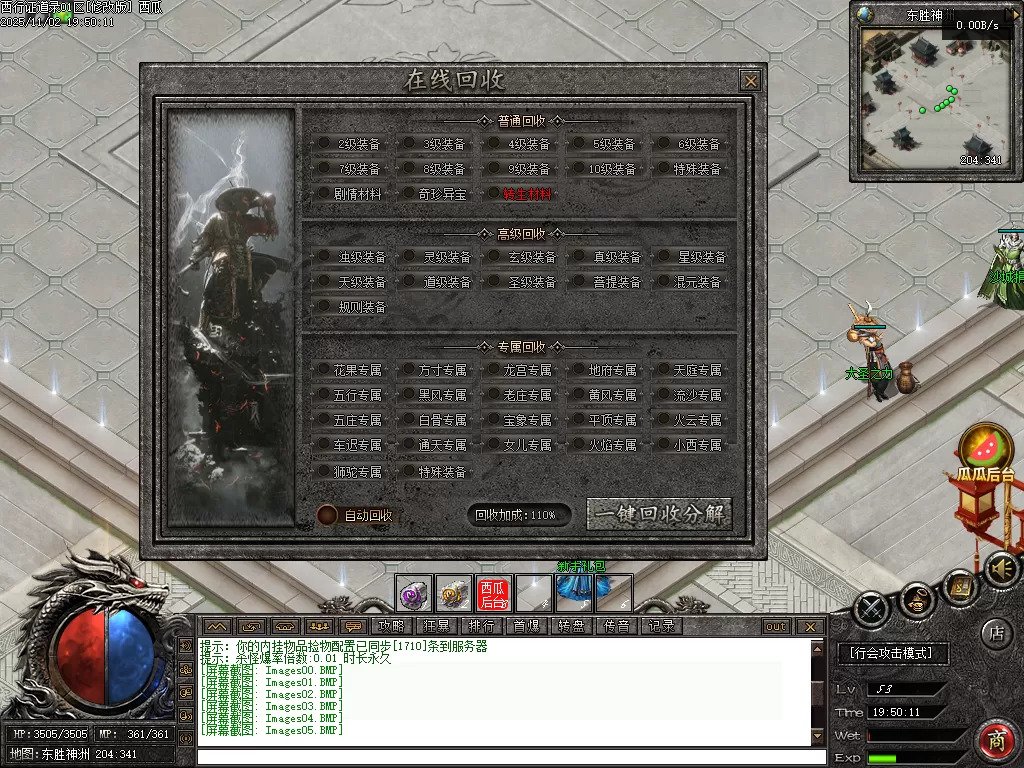Toggle sound with the speaker icon
The width and height of the screenshot is (1024, 768).
pos(999,569)
